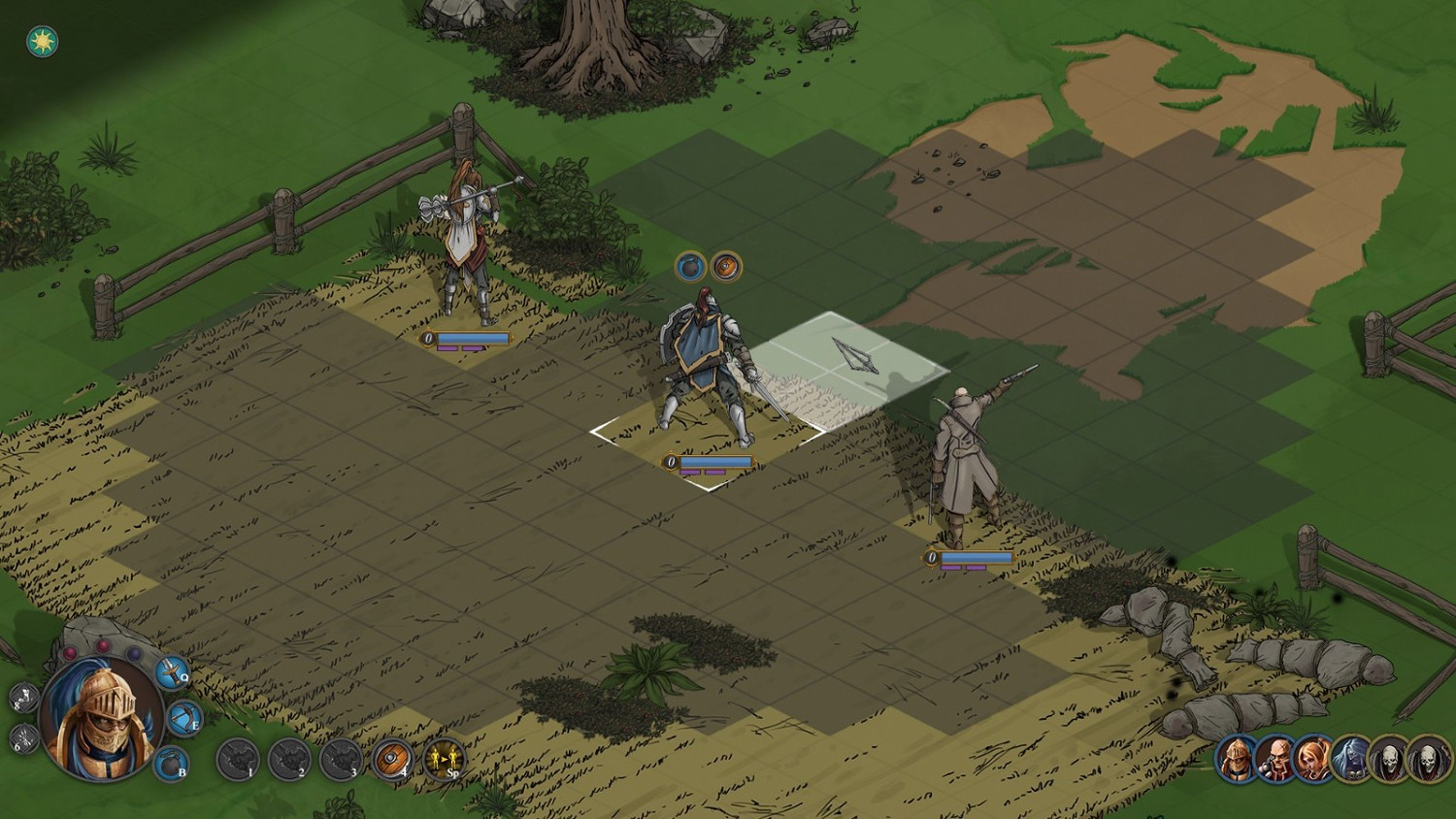Select the bald monk party portrait
This screenshot has height=819, width=1456.
(1275, 759)
